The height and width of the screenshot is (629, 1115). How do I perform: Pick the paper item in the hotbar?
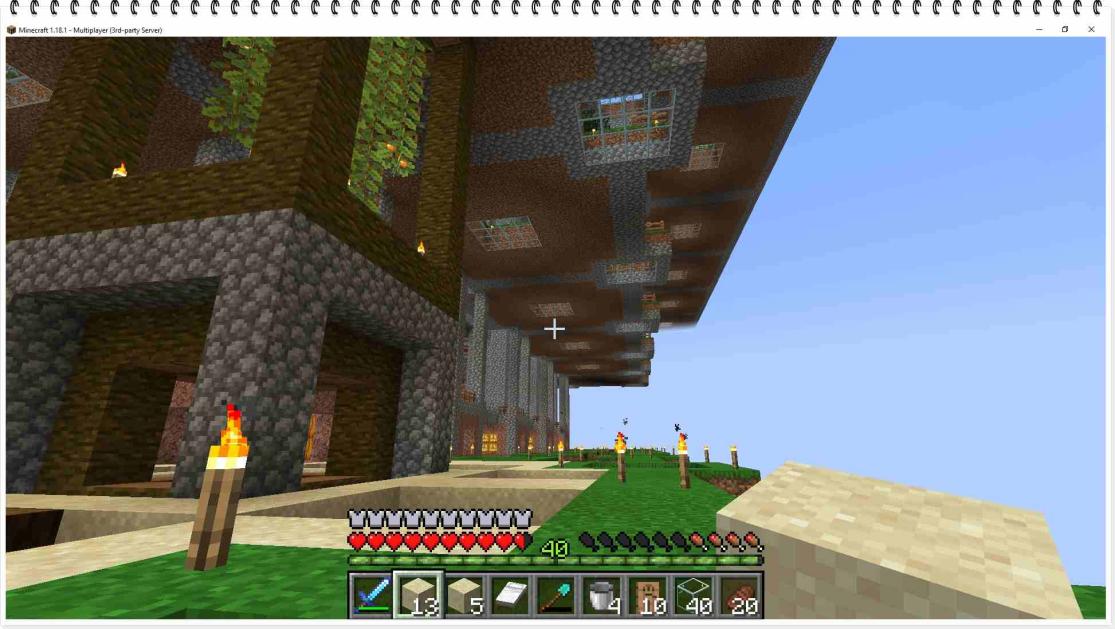pyautogui.click(x=510, y=595)
